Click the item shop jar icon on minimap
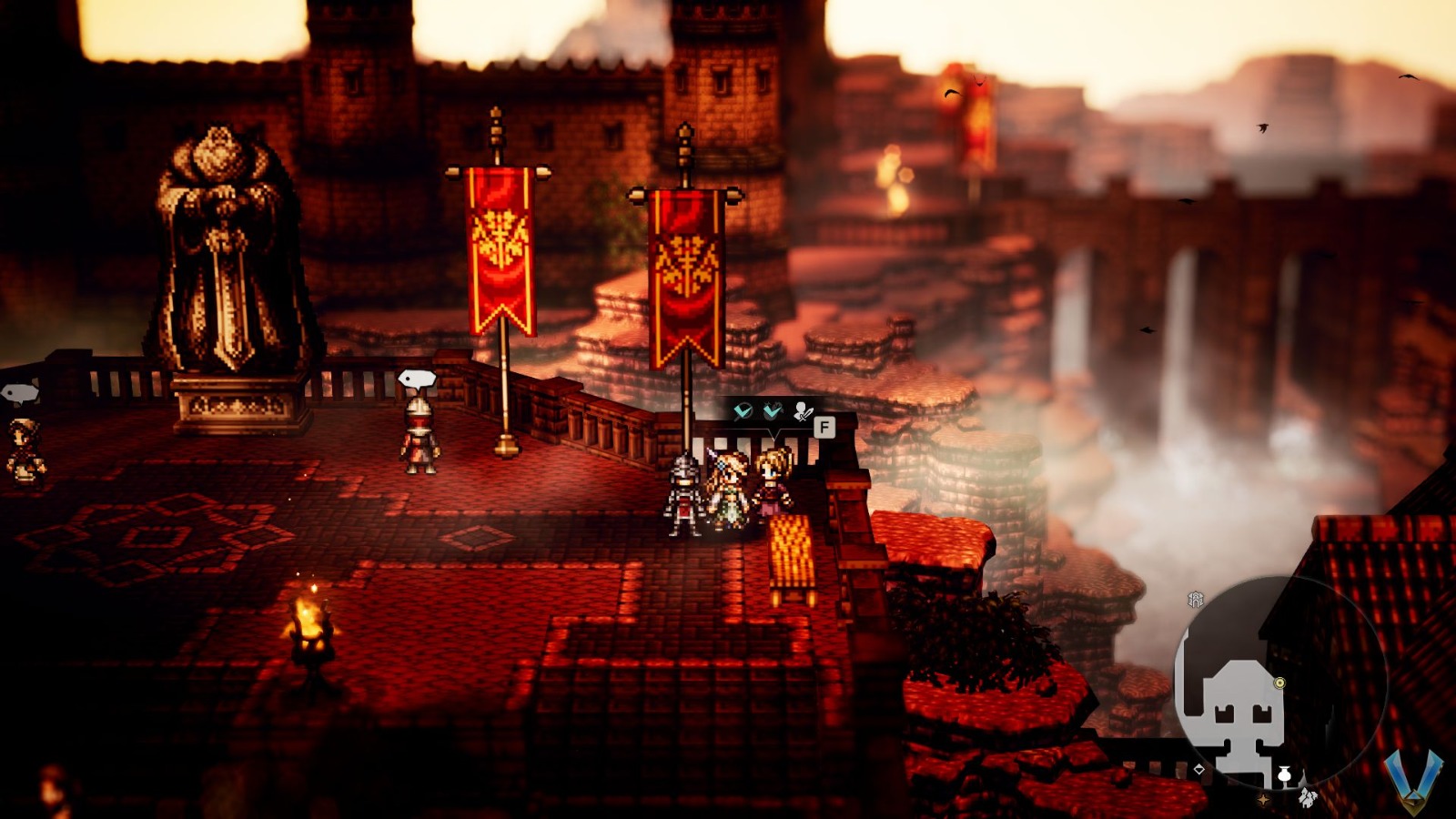 click(x=1285, y=773)
